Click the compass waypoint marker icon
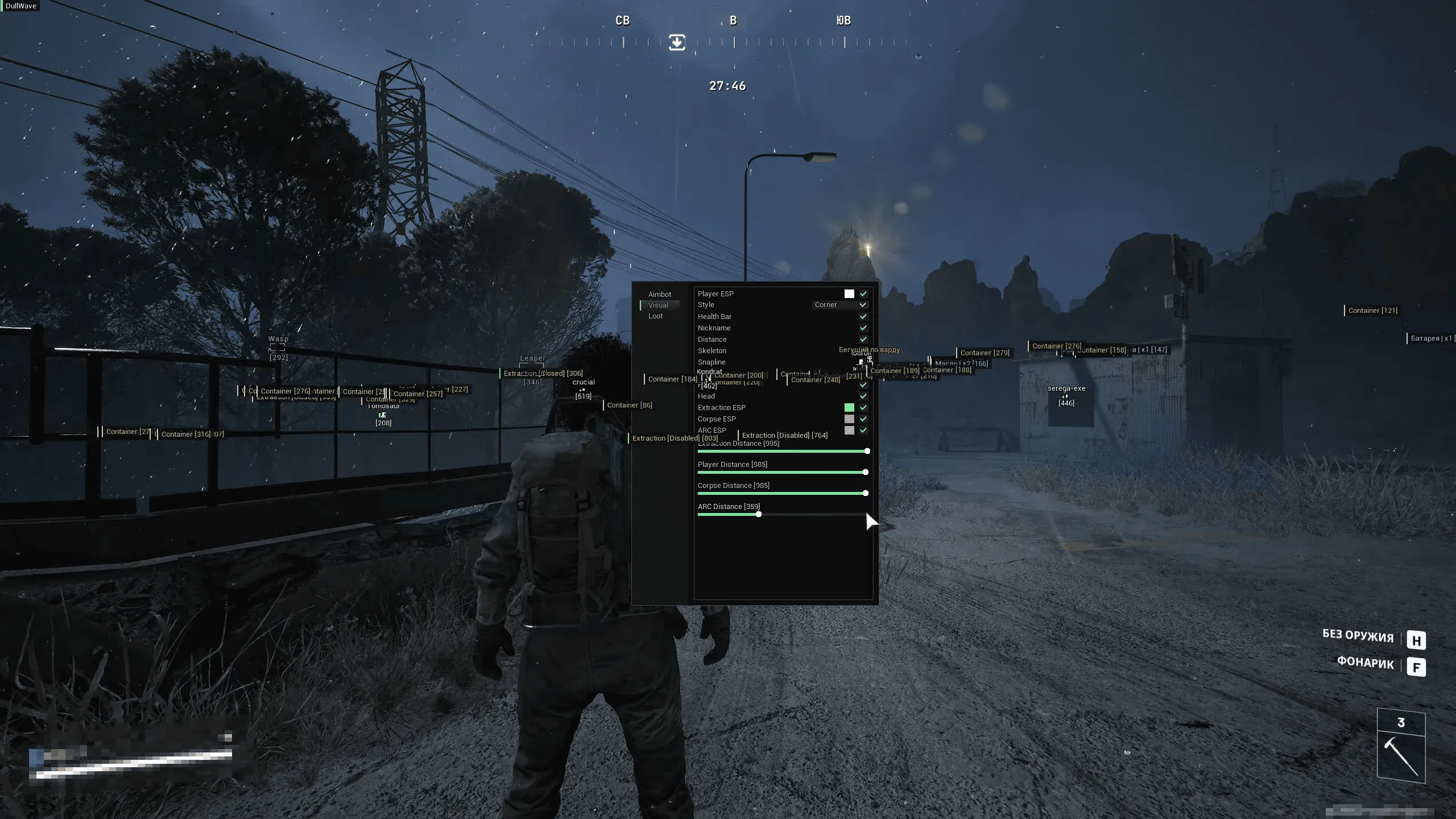The width and height of the screenshot is (1456, 819). click(x=676, y=42)
